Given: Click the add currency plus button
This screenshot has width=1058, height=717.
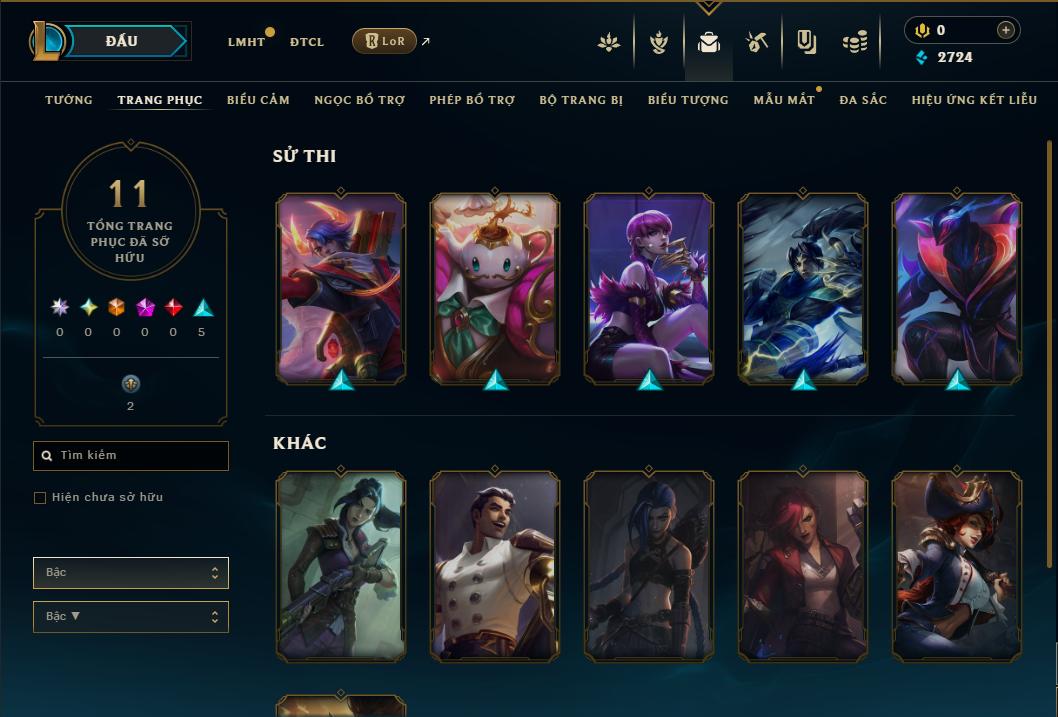Looking at the screenshot, I should click(1006, 30).
